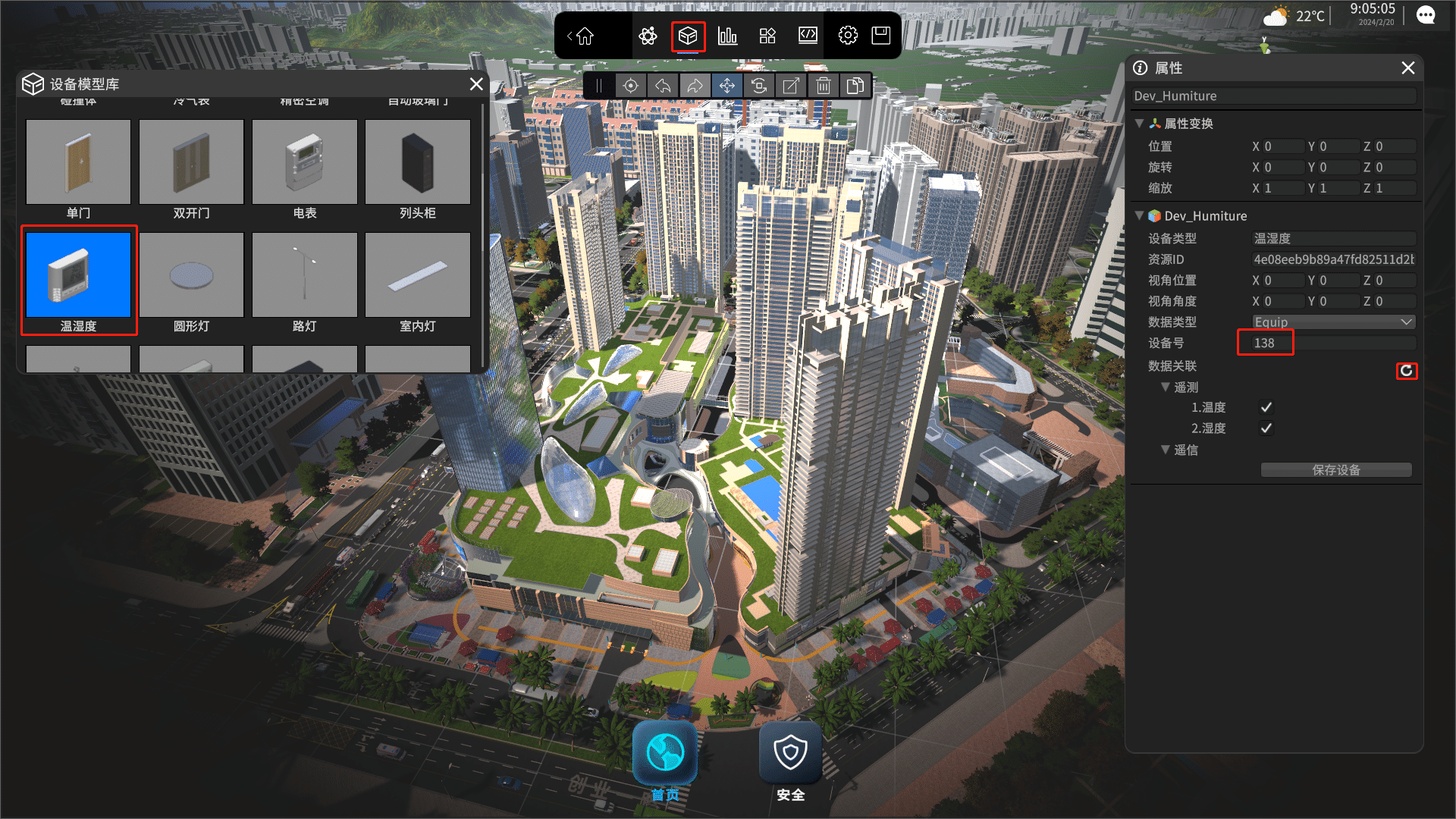The width and height of the screenshot is (1456, 819).
Task: Save the device with 保存设备
Action: (1336, 470)
